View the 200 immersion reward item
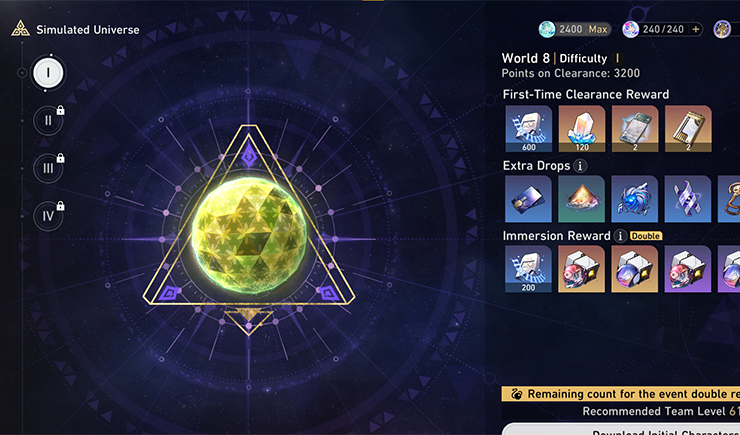This screenshot has width=740, height=435. tap(528, 269)
